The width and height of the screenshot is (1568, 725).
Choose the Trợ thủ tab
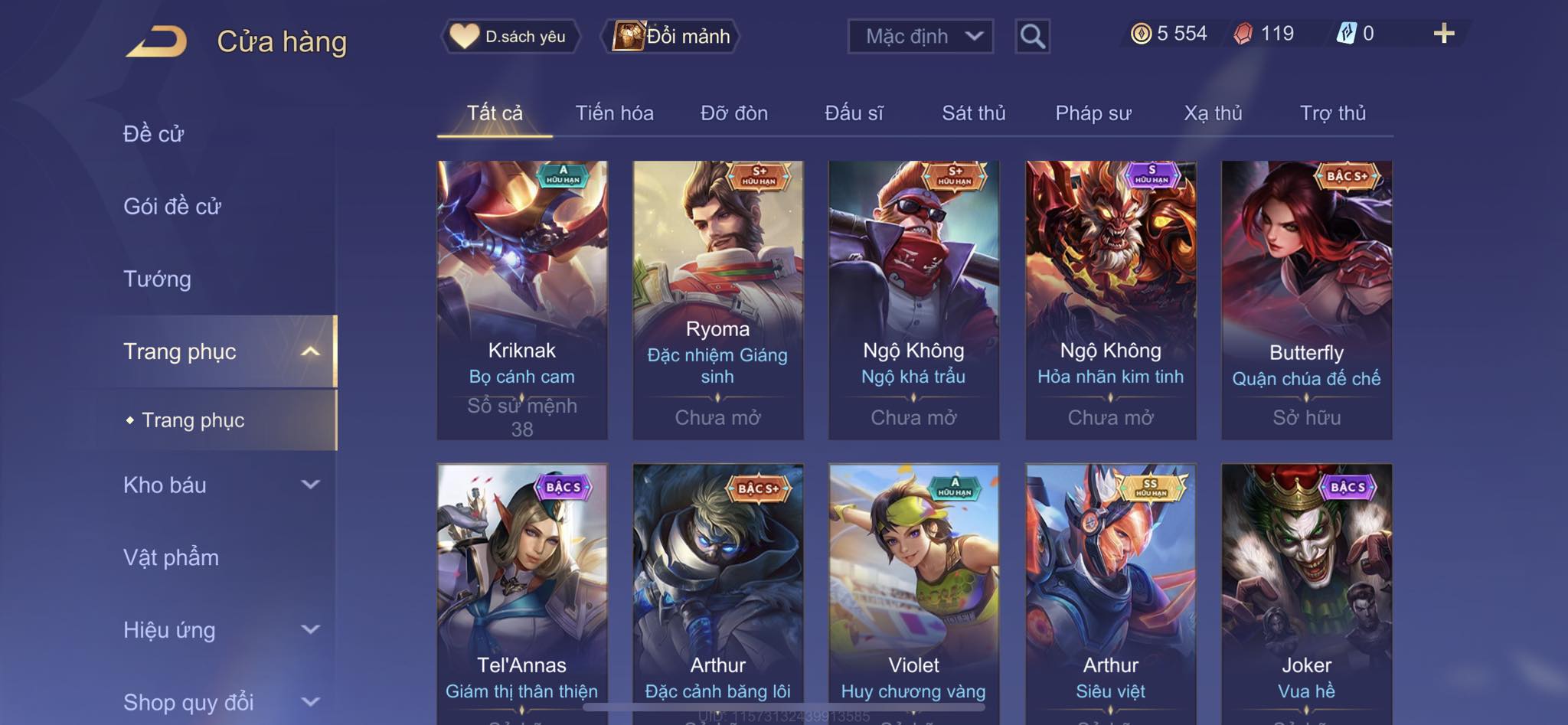(x=1332, y=113)
